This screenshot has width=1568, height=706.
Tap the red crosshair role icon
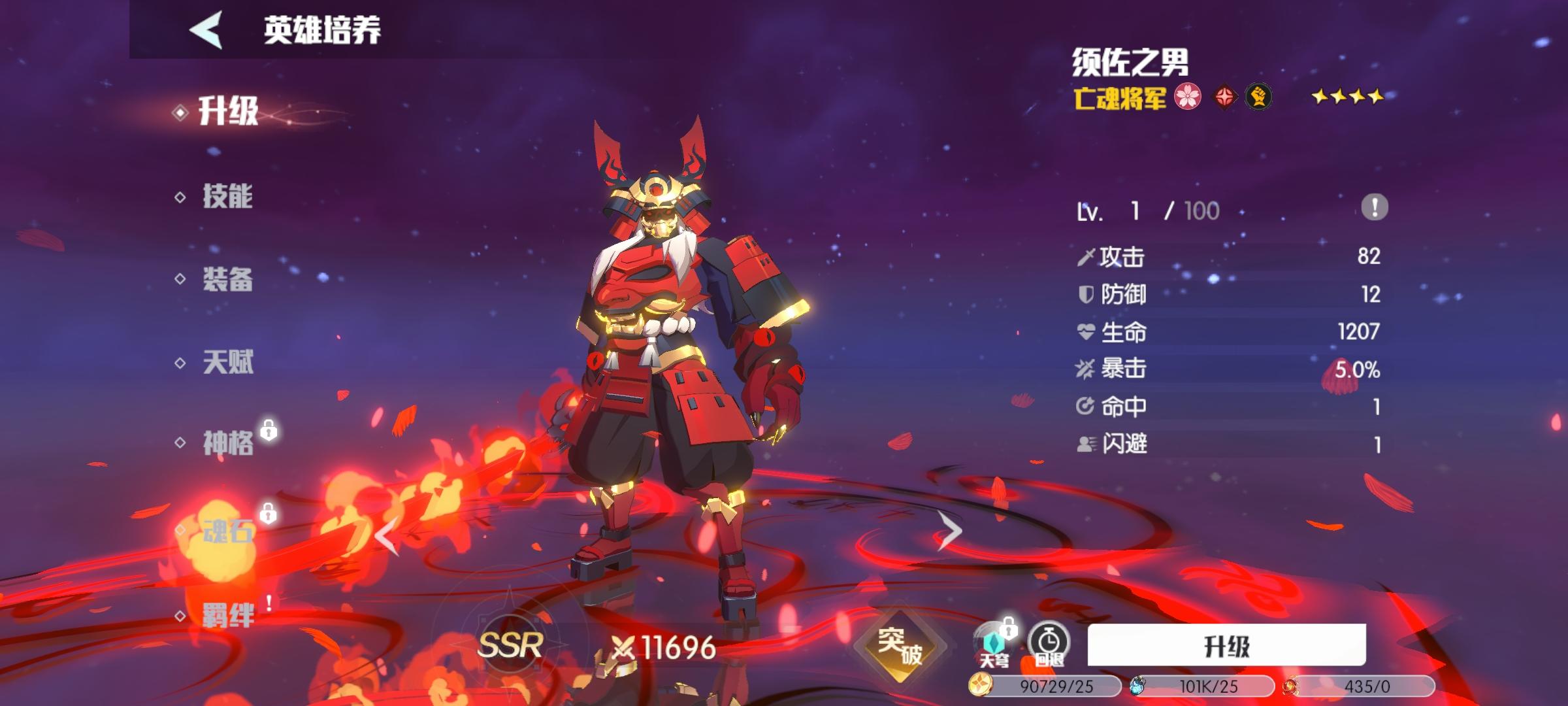click(1224, 97)
